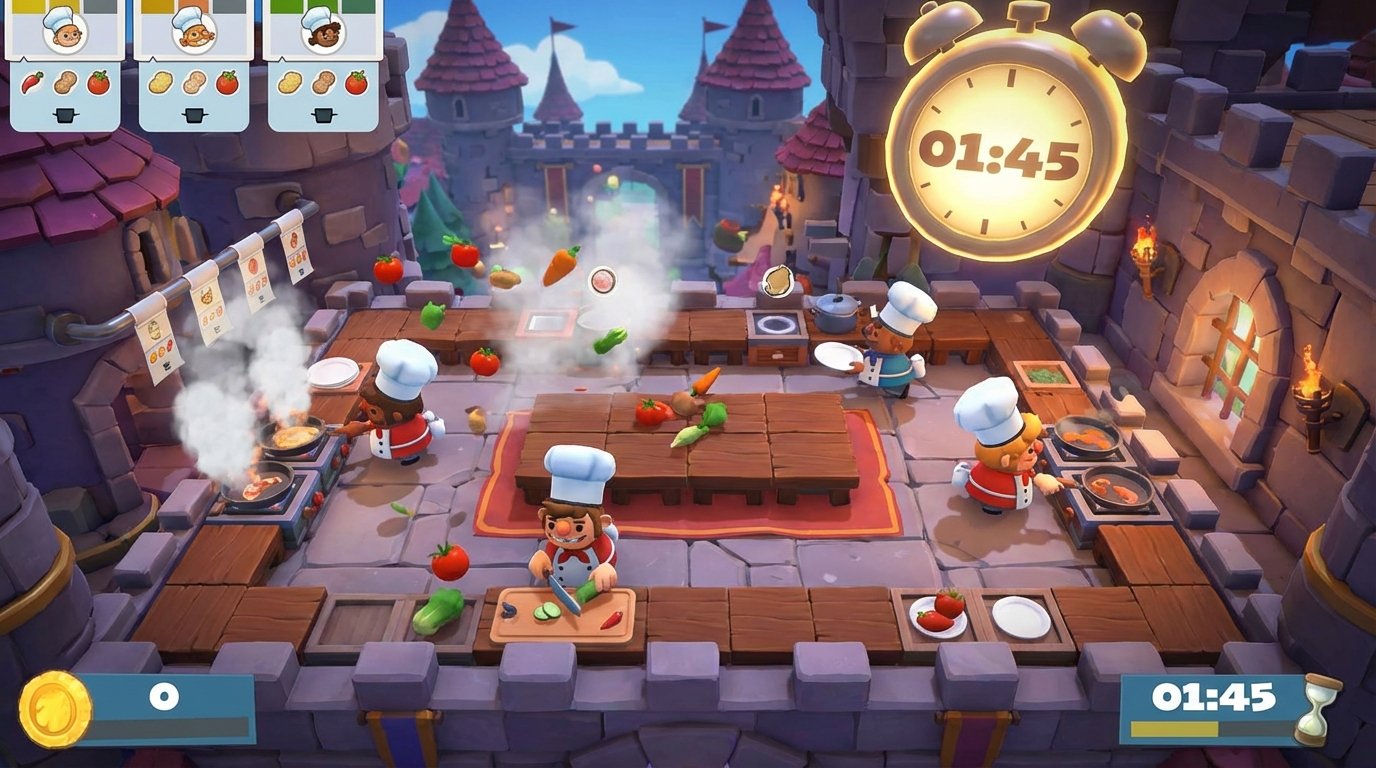1376x768 pixels.
Task: Click the cutting board with sliced cucumber
Action: coord(565,615)
